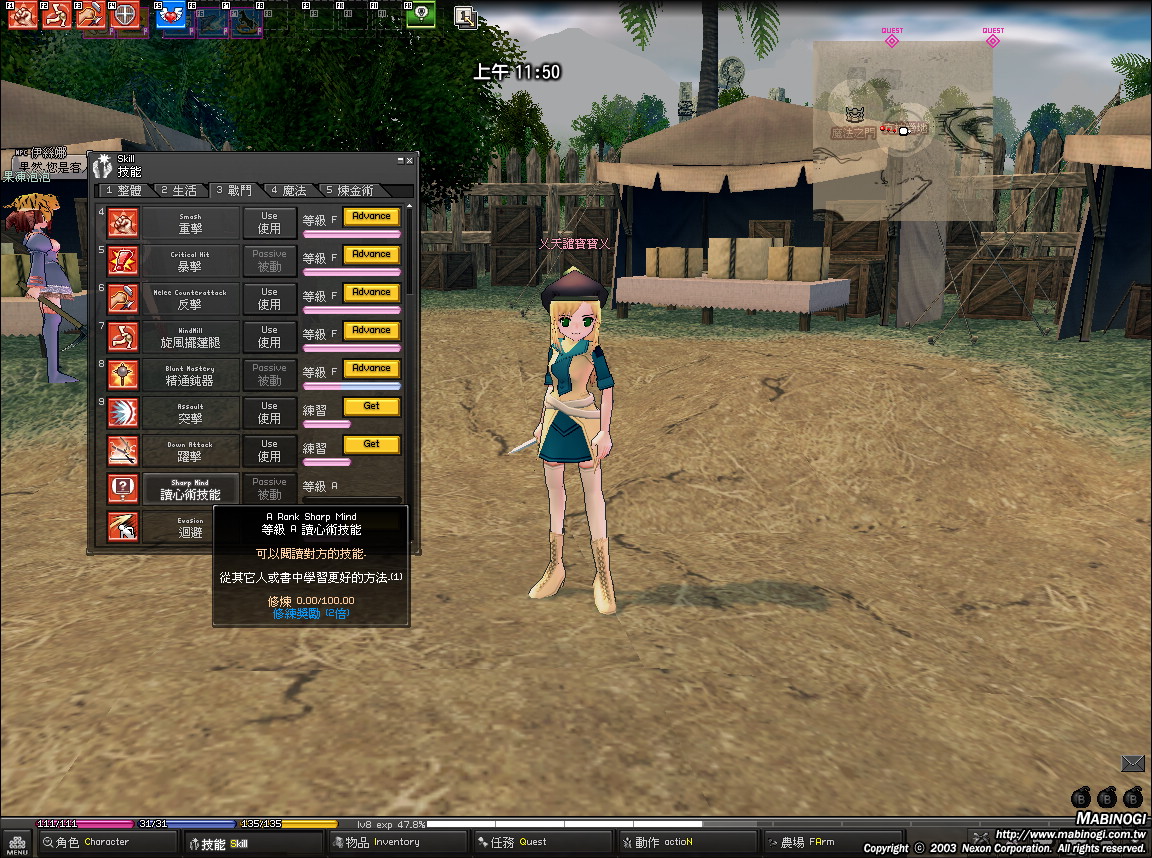The height and width of the screenshot is (858, 1152).
Task: Activate the F1 Smash hotkey icon
Action: coord(22,14)
